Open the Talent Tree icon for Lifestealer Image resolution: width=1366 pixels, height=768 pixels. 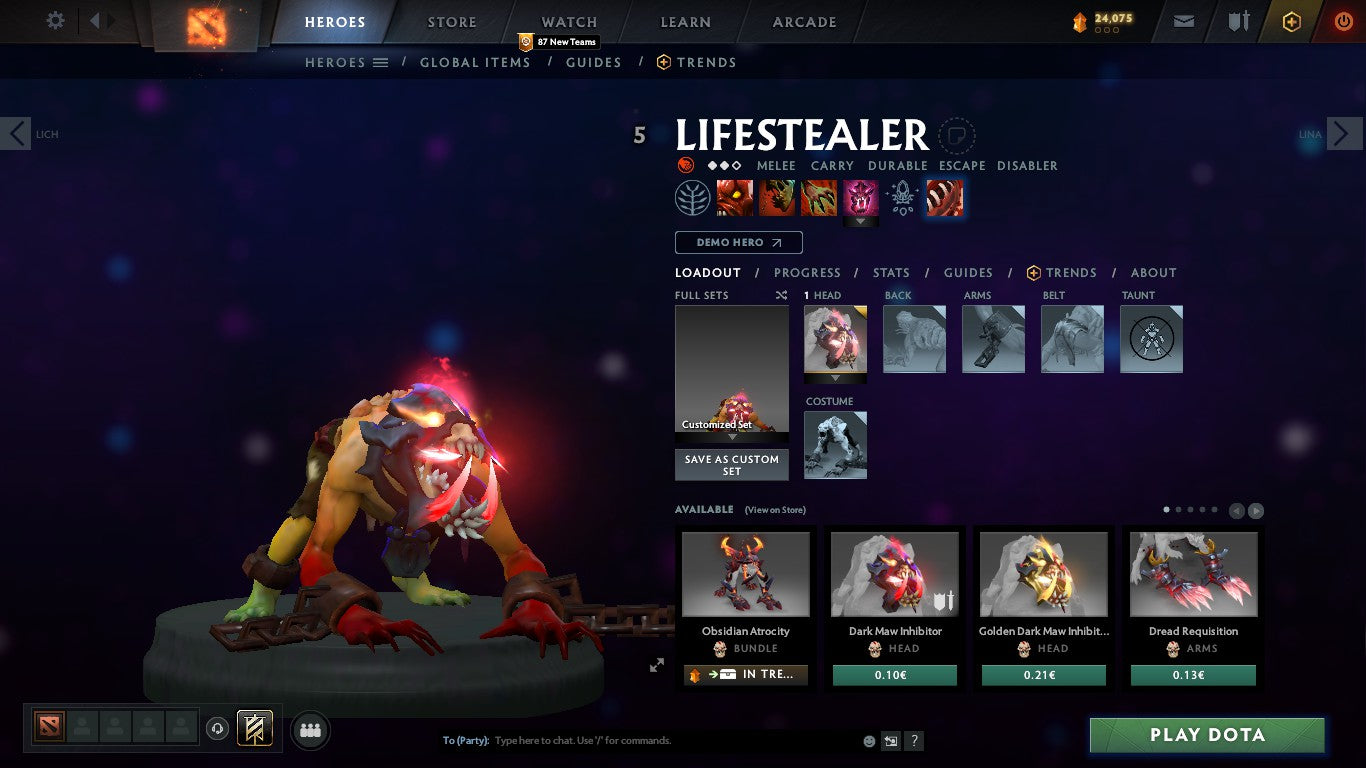coord(692,197)
